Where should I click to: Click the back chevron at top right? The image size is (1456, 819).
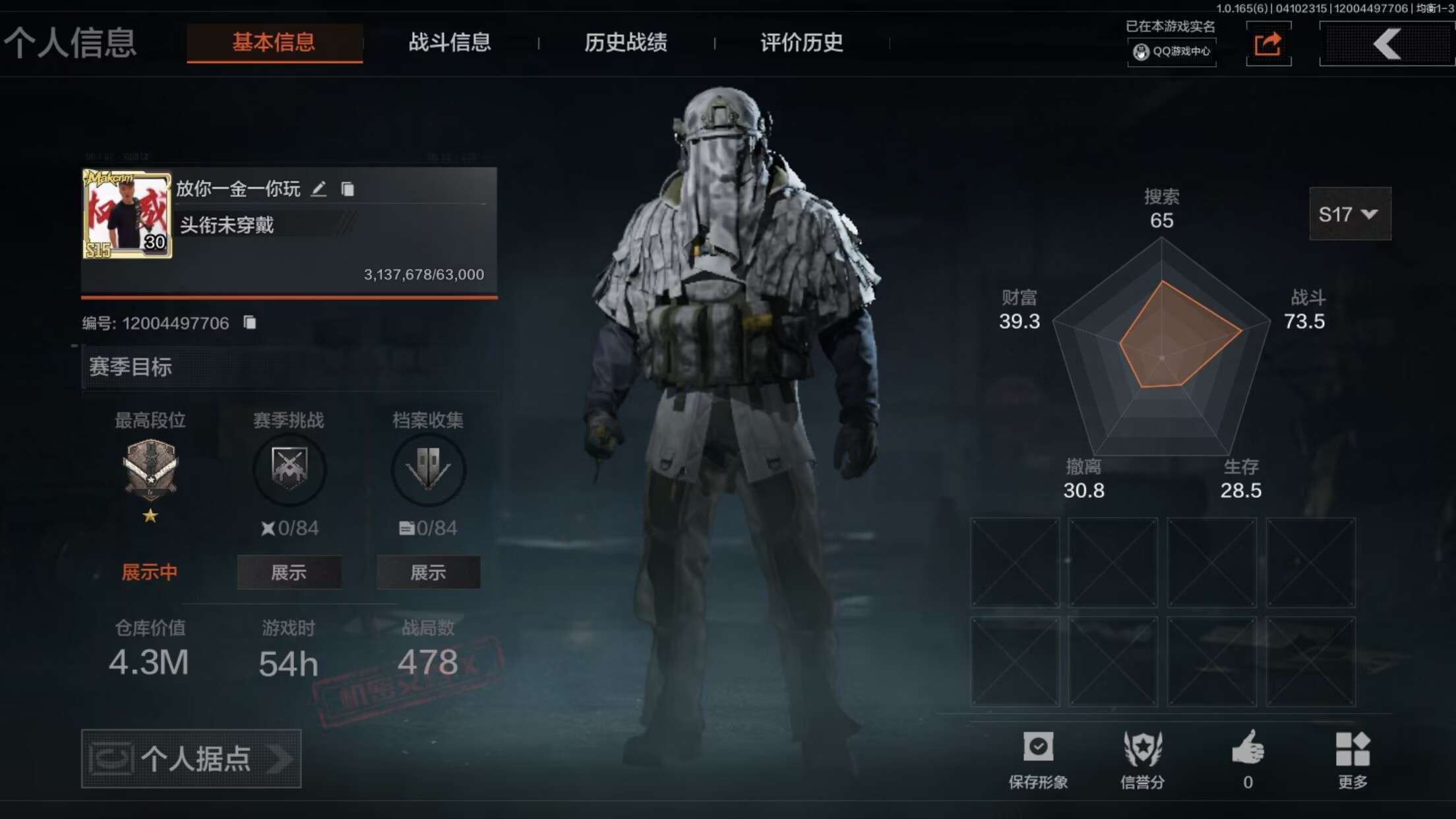pyautogui.click(x=1386, y=44)
